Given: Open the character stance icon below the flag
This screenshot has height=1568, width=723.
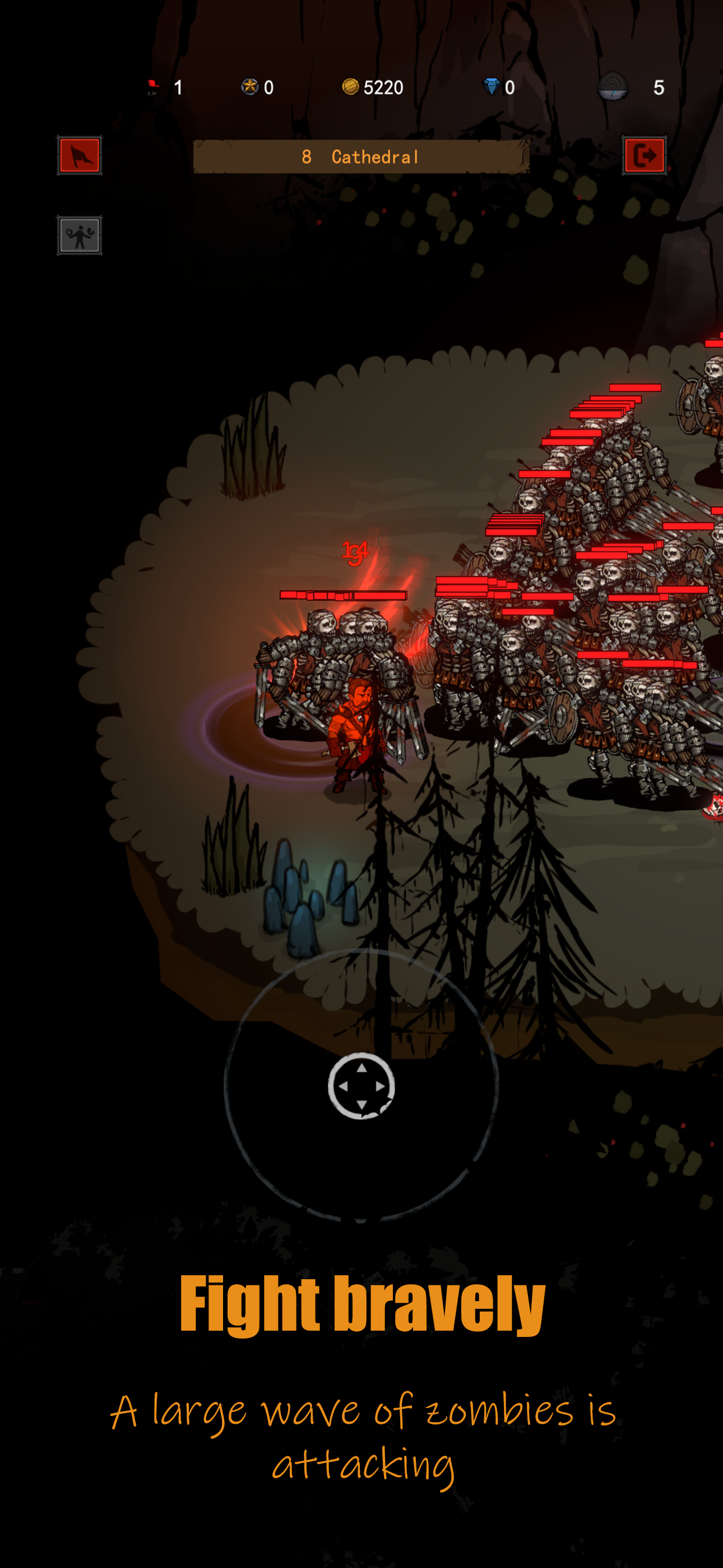Looking at the screenshot, I should 80,234.
